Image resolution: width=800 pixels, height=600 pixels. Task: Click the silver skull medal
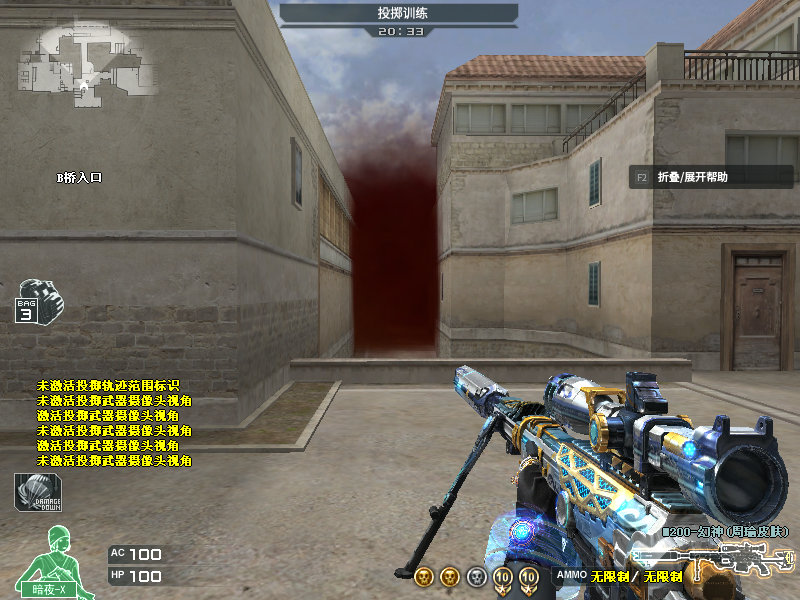coord(476,577)
